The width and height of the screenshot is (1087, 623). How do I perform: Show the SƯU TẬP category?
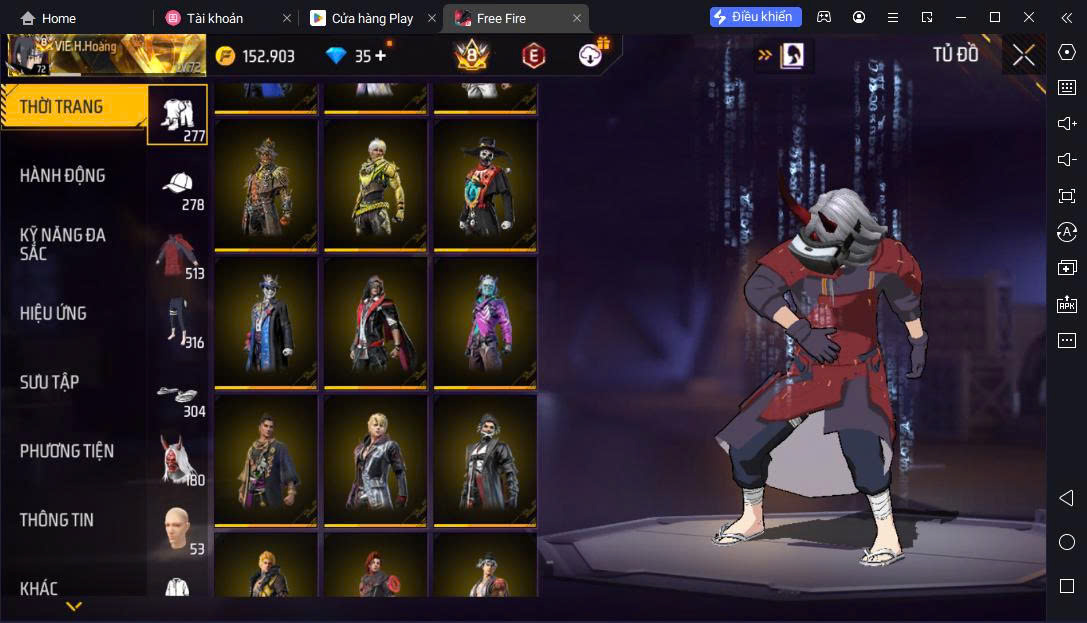point(50,382)
